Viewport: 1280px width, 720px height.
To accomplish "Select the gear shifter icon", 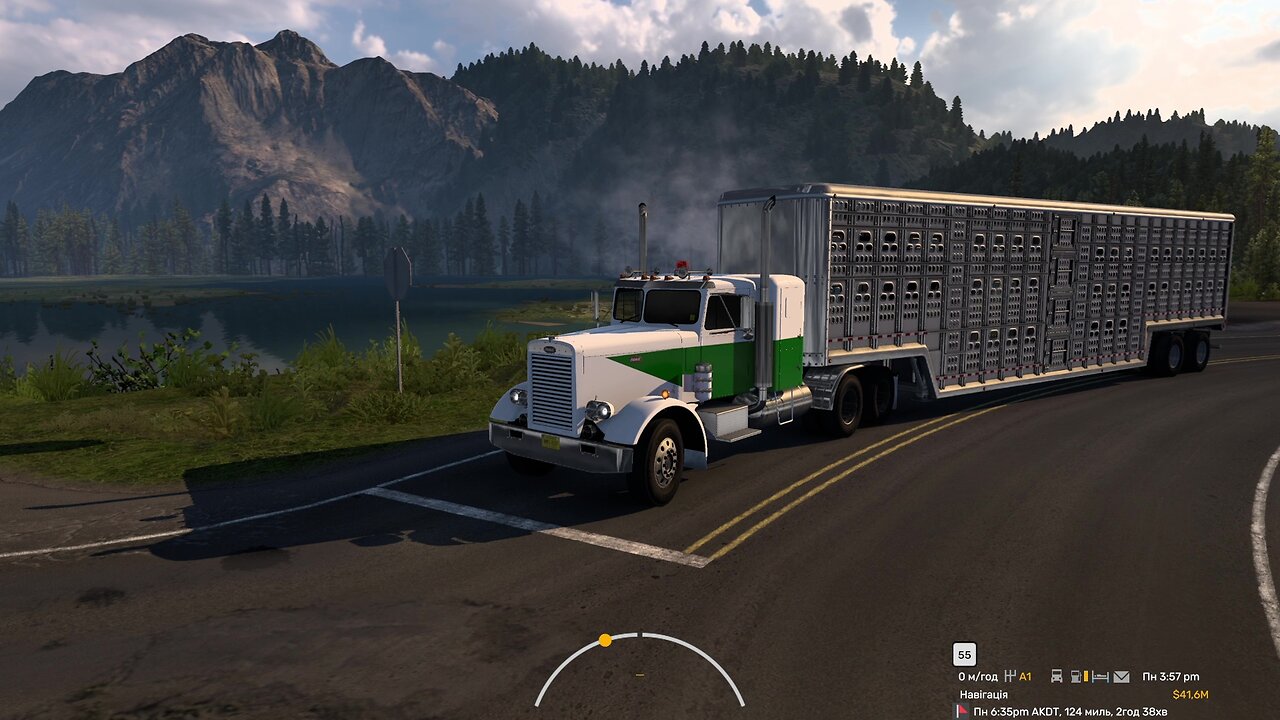I will click(1010, 677).
